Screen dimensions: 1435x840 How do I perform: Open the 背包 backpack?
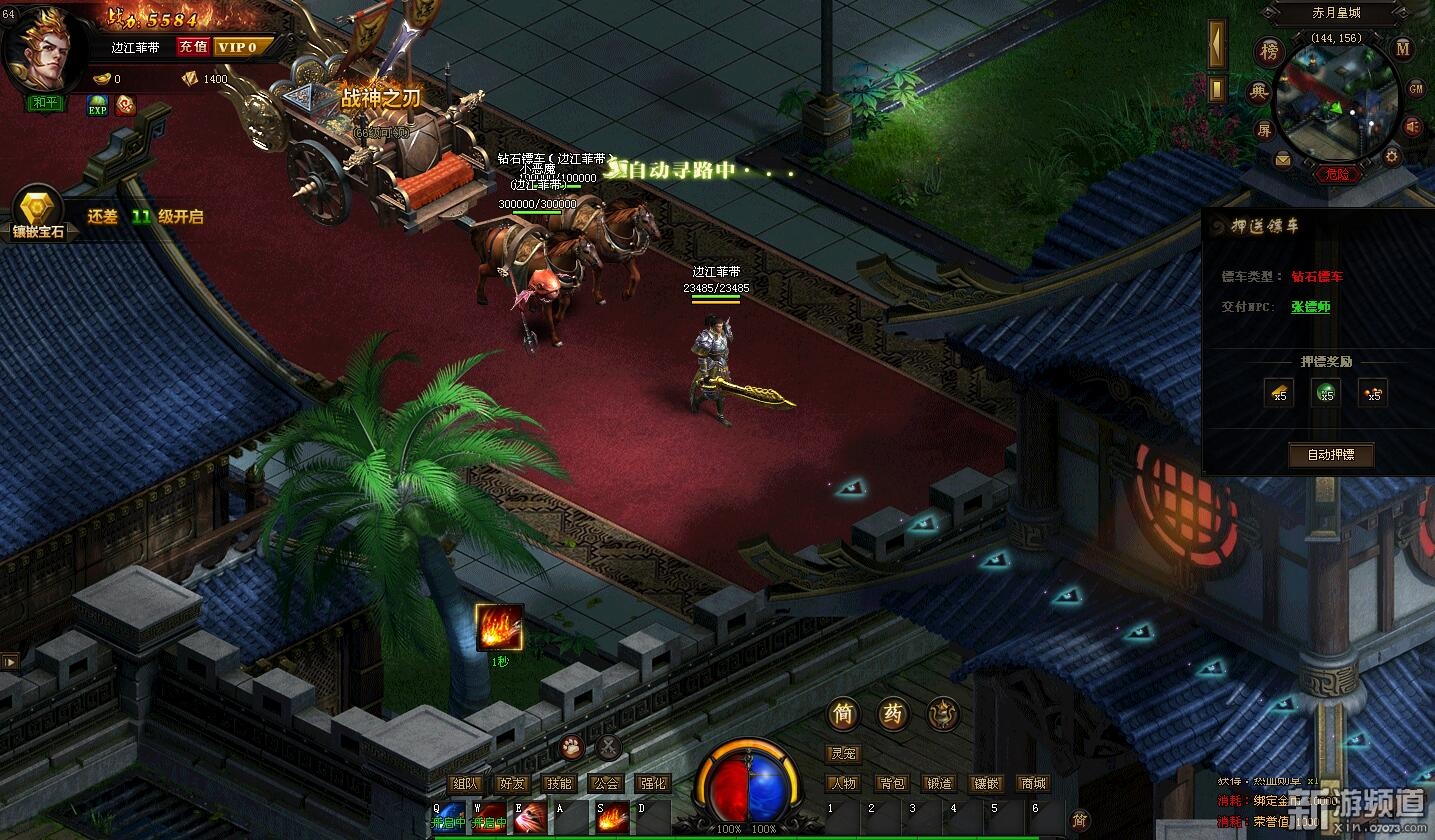pos(891,784)
